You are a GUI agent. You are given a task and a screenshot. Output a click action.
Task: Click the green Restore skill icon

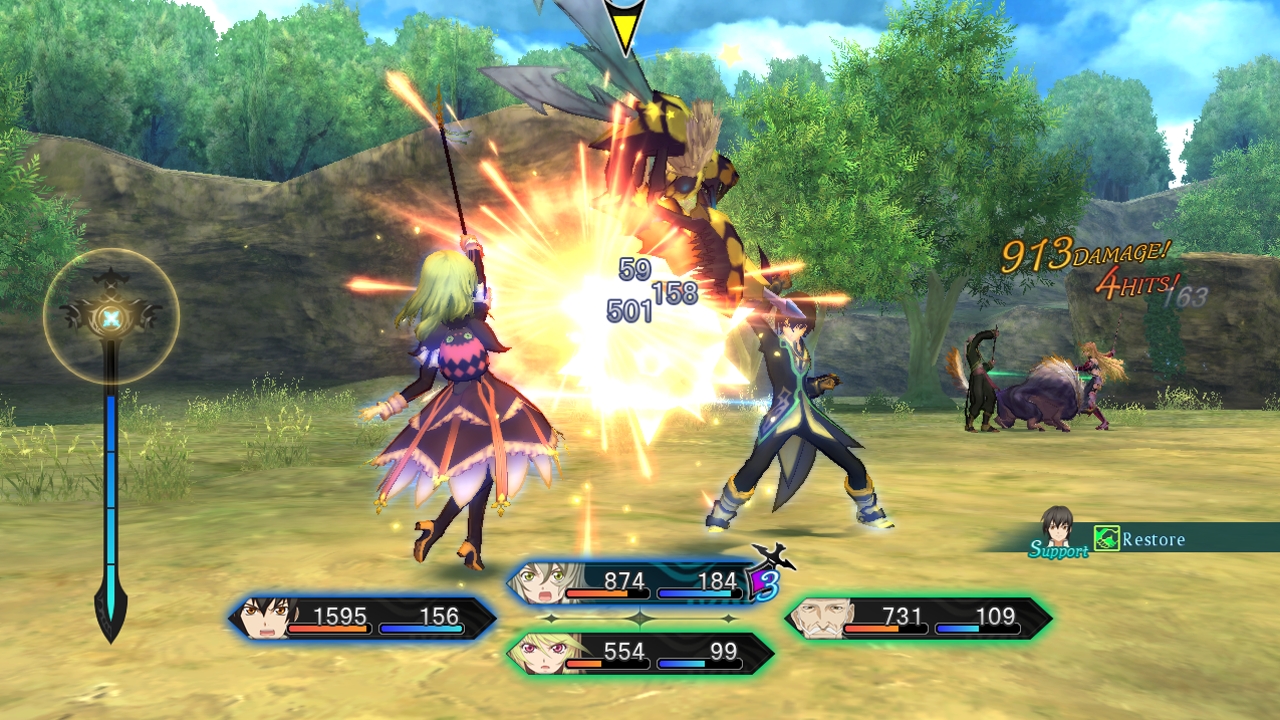(x=1105, y=539)
